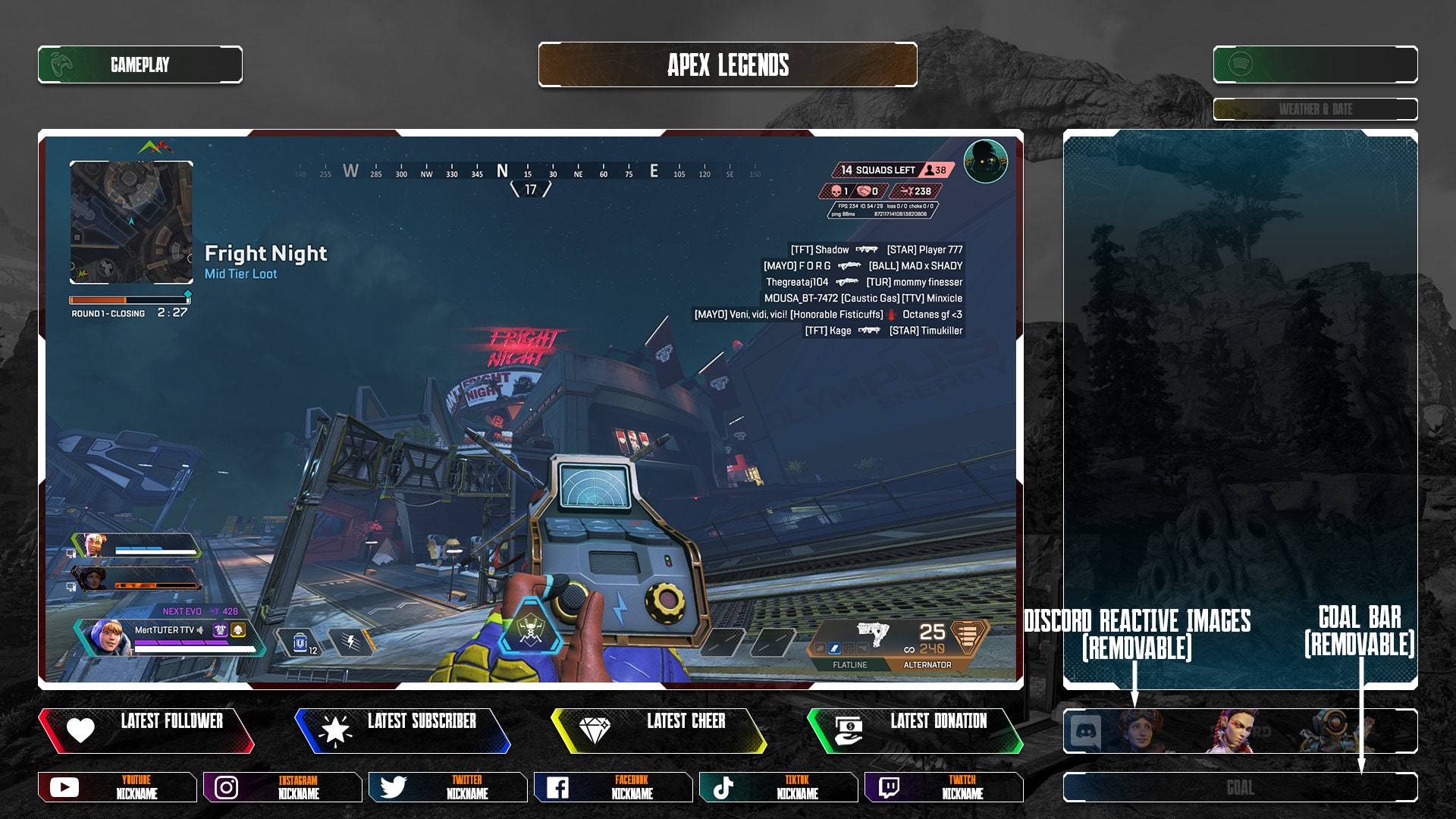Viewport: 1456px width, 819px height.
Task: Select the TikTok icon
Action: point(724,787)
